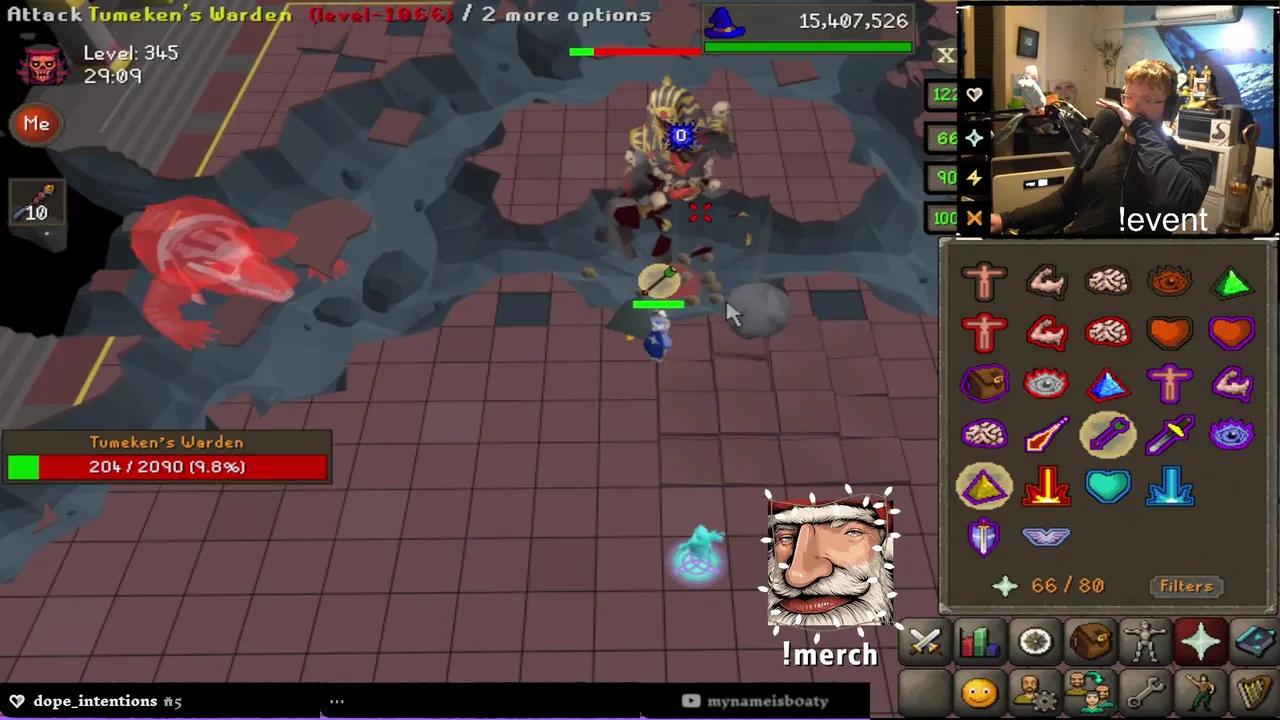Click the Me button below the boss icon
This screenshot has width=1280, height=720.
point(36,123)
